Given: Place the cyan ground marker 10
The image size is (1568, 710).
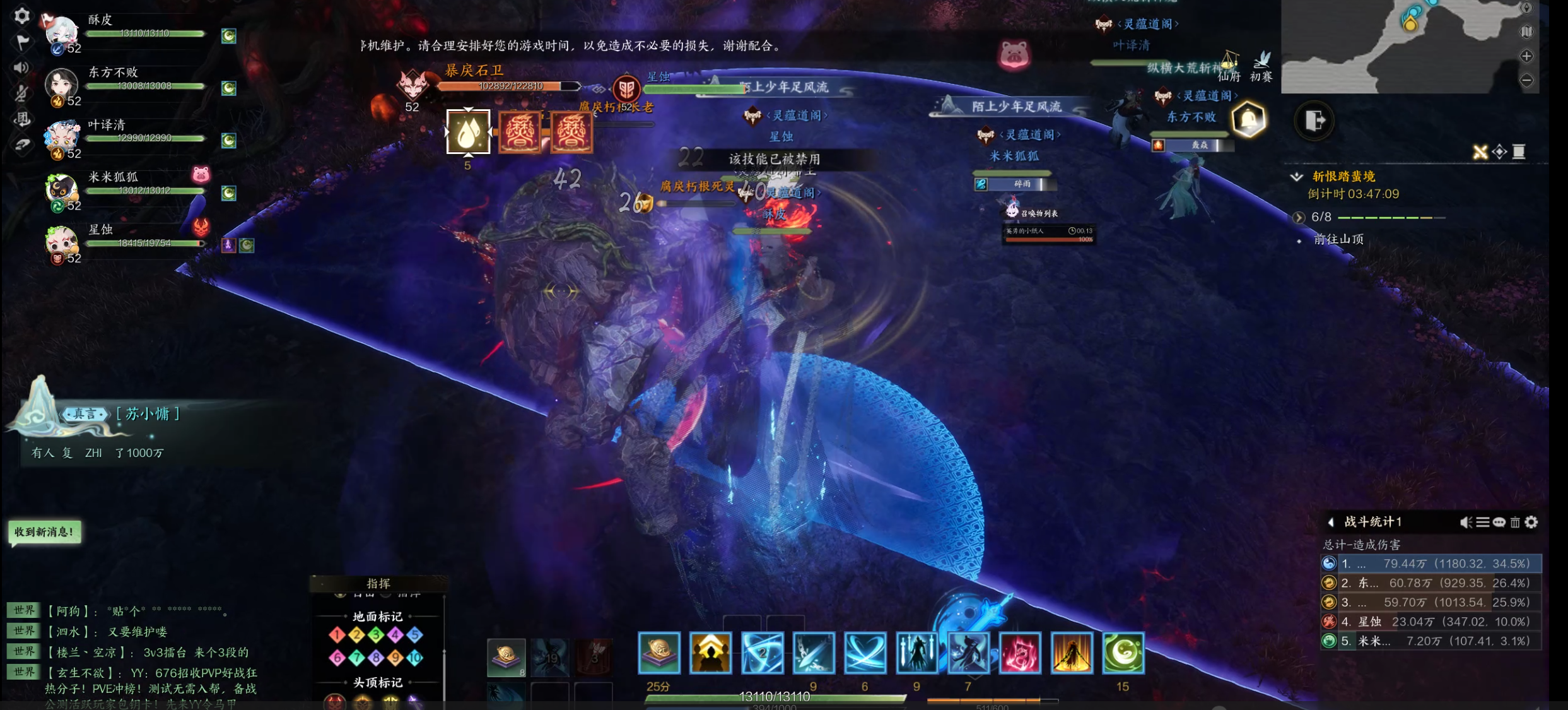Looking at the screenshot, I should point(414,658).
